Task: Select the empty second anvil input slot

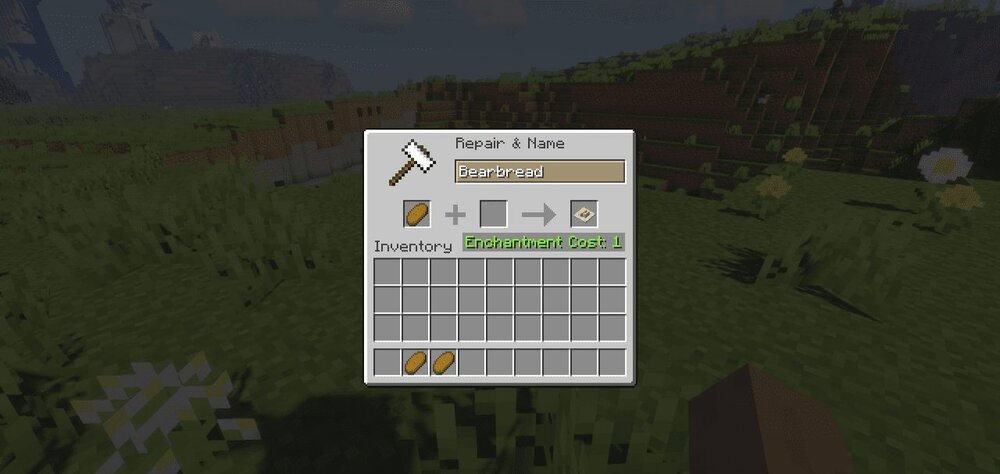Action: click(x=493, y=214)
